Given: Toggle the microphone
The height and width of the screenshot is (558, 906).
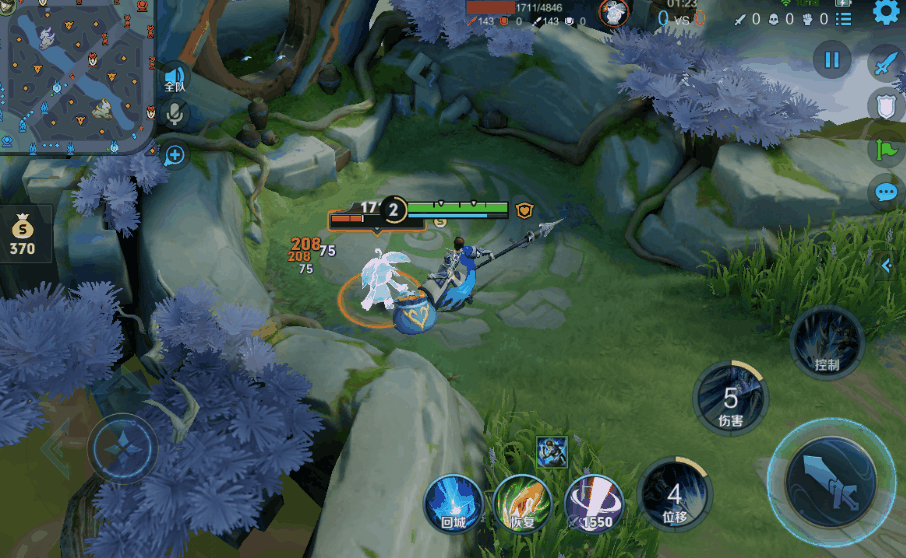Looking at the screenshot, I should click(175, 114).
